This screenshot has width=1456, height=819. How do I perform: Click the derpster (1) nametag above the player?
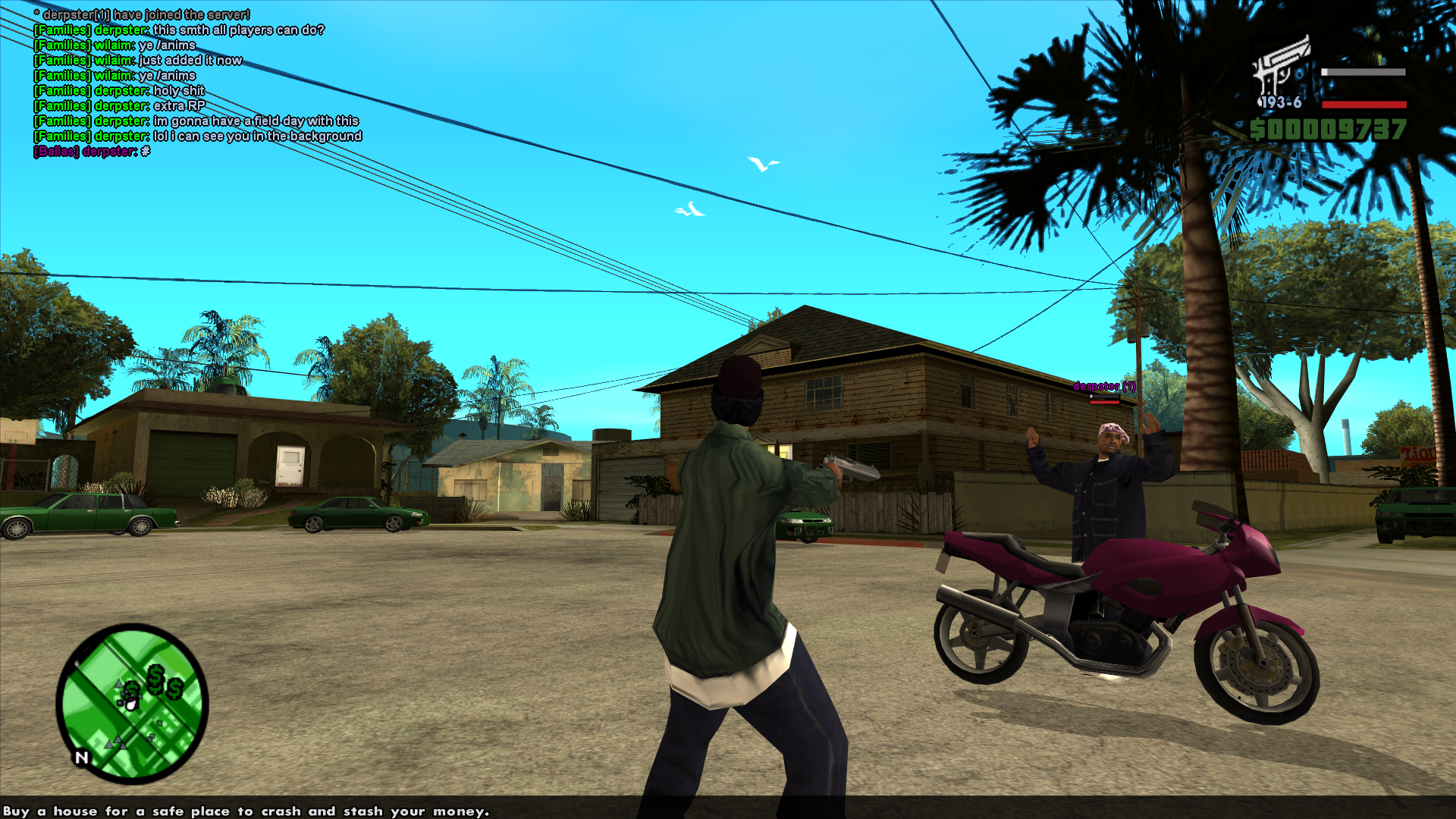tap(1103, 385)
